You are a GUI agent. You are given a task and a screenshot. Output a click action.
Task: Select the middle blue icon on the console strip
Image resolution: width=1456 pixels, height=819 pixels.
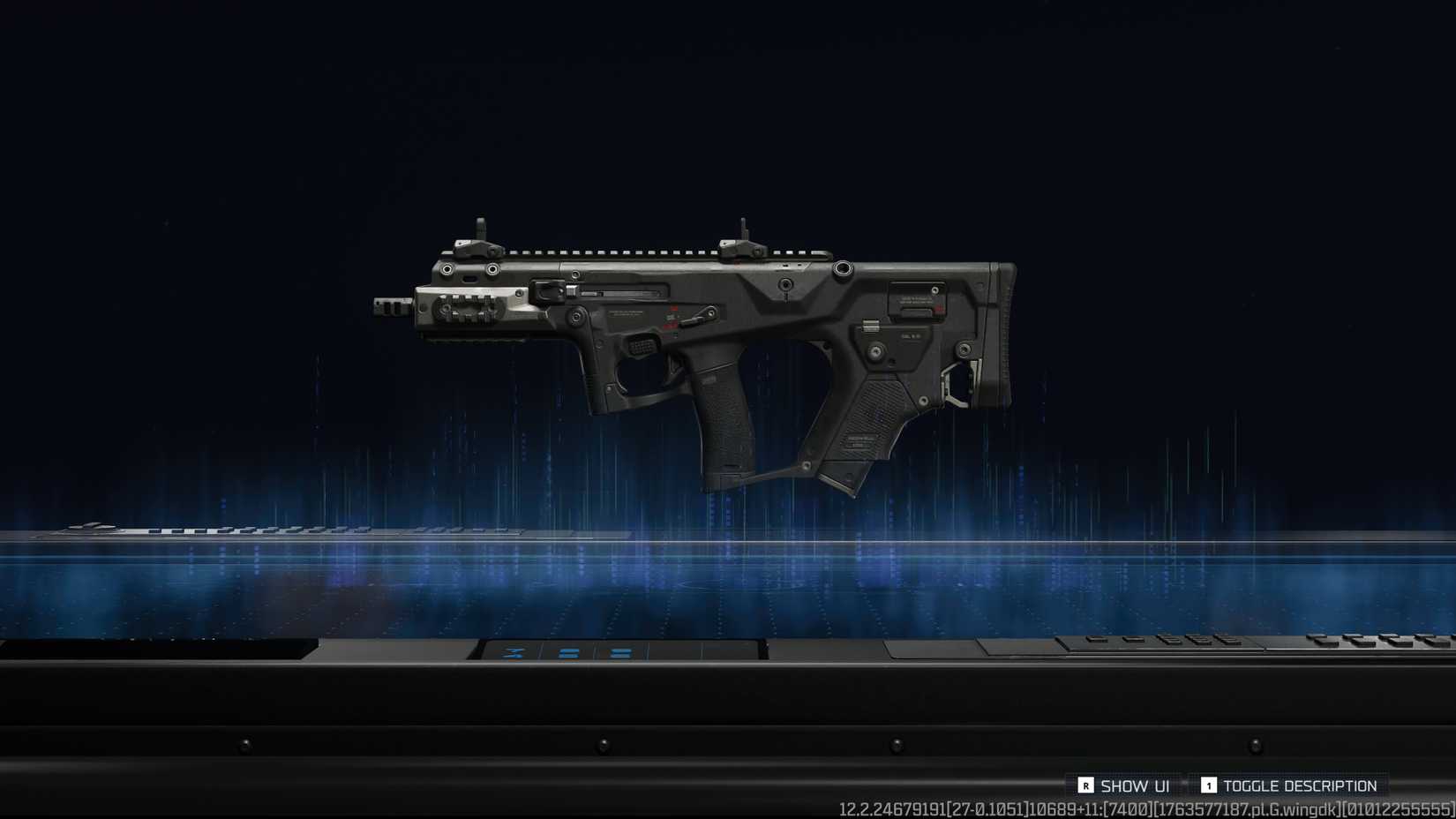568,653
